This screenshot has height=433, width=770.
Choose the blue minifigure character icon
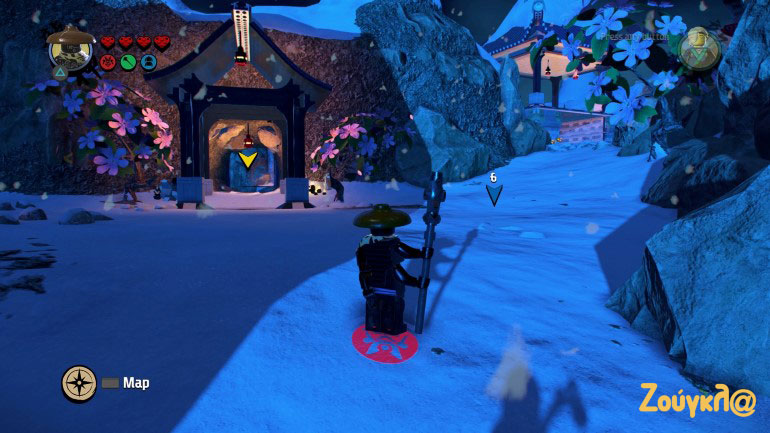pyautogui.click(x=148, y=62)
